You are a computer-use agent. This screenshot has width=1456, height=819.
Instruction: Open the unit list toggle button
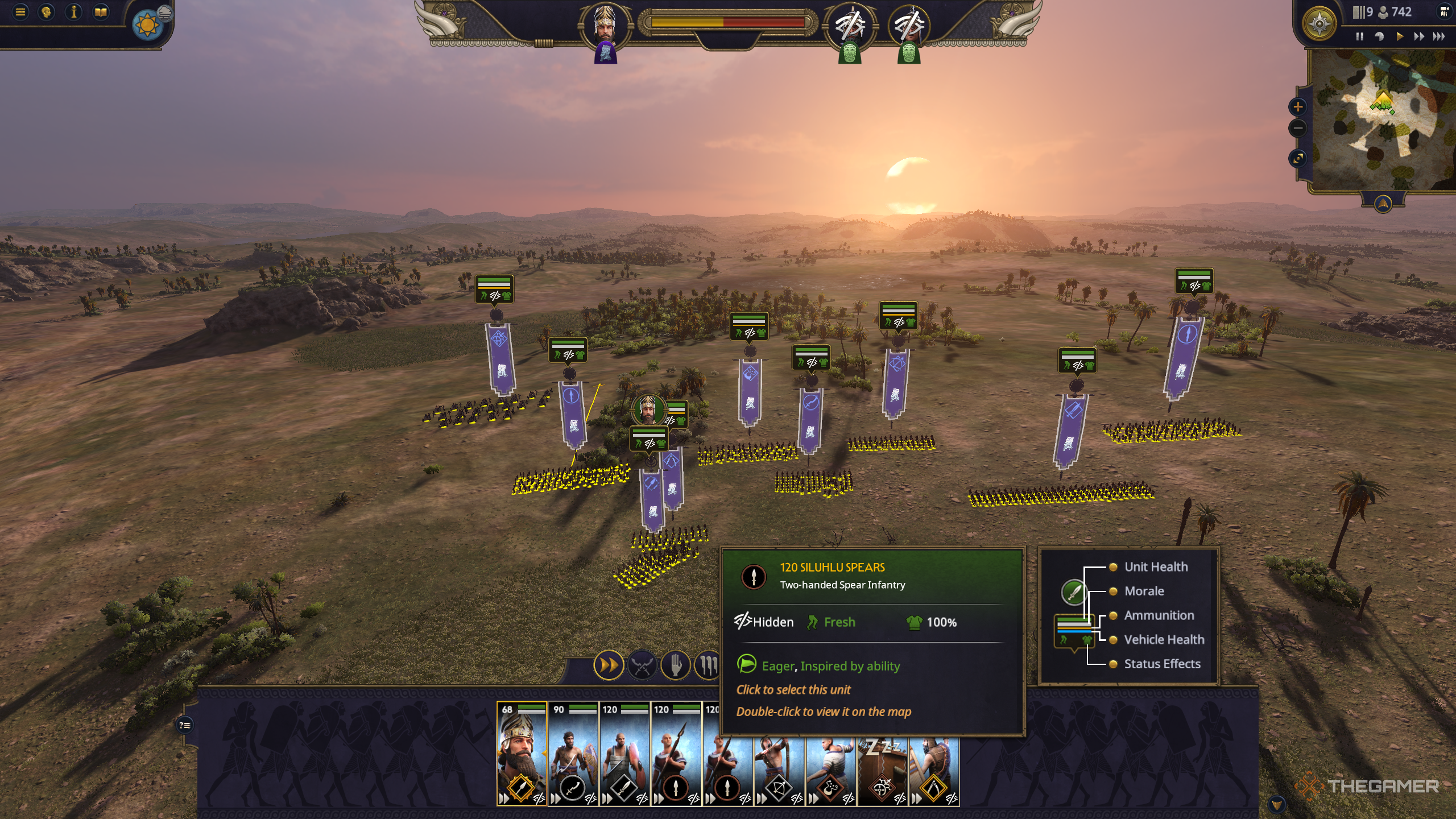click(185, 725)
